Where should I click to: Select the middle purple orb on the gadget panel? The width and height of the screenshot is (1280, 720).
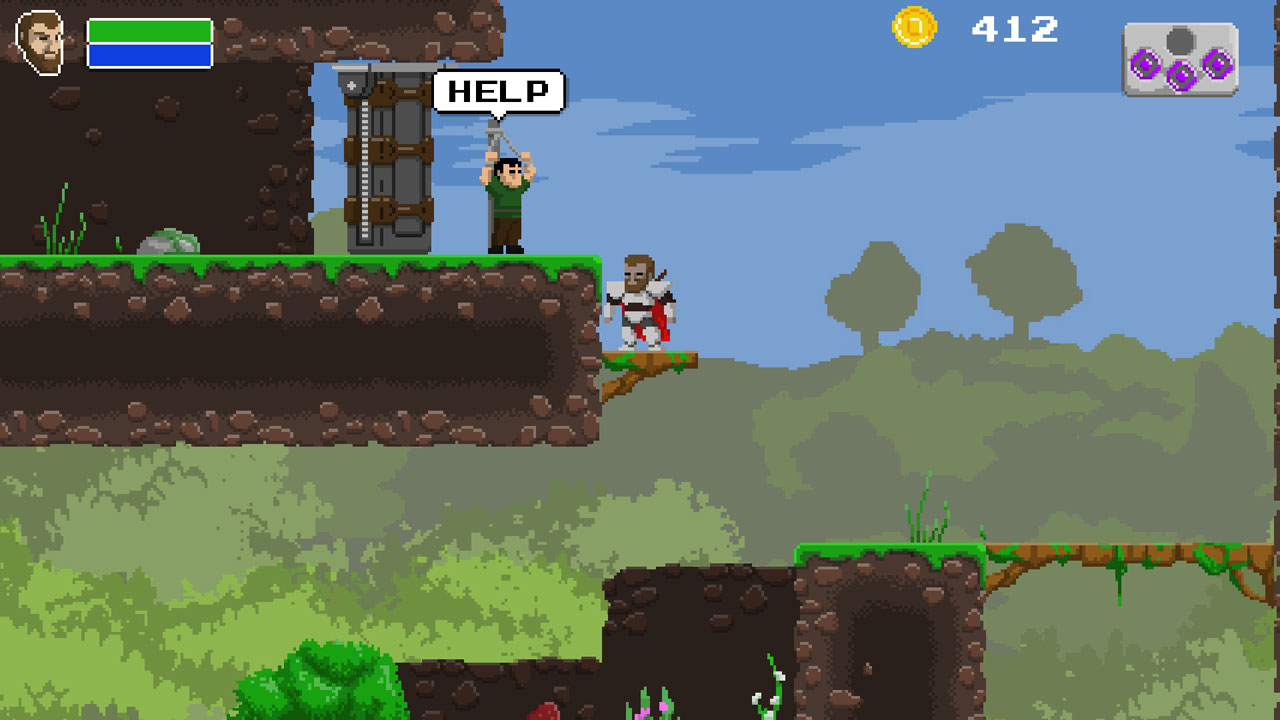[1181, 76]
